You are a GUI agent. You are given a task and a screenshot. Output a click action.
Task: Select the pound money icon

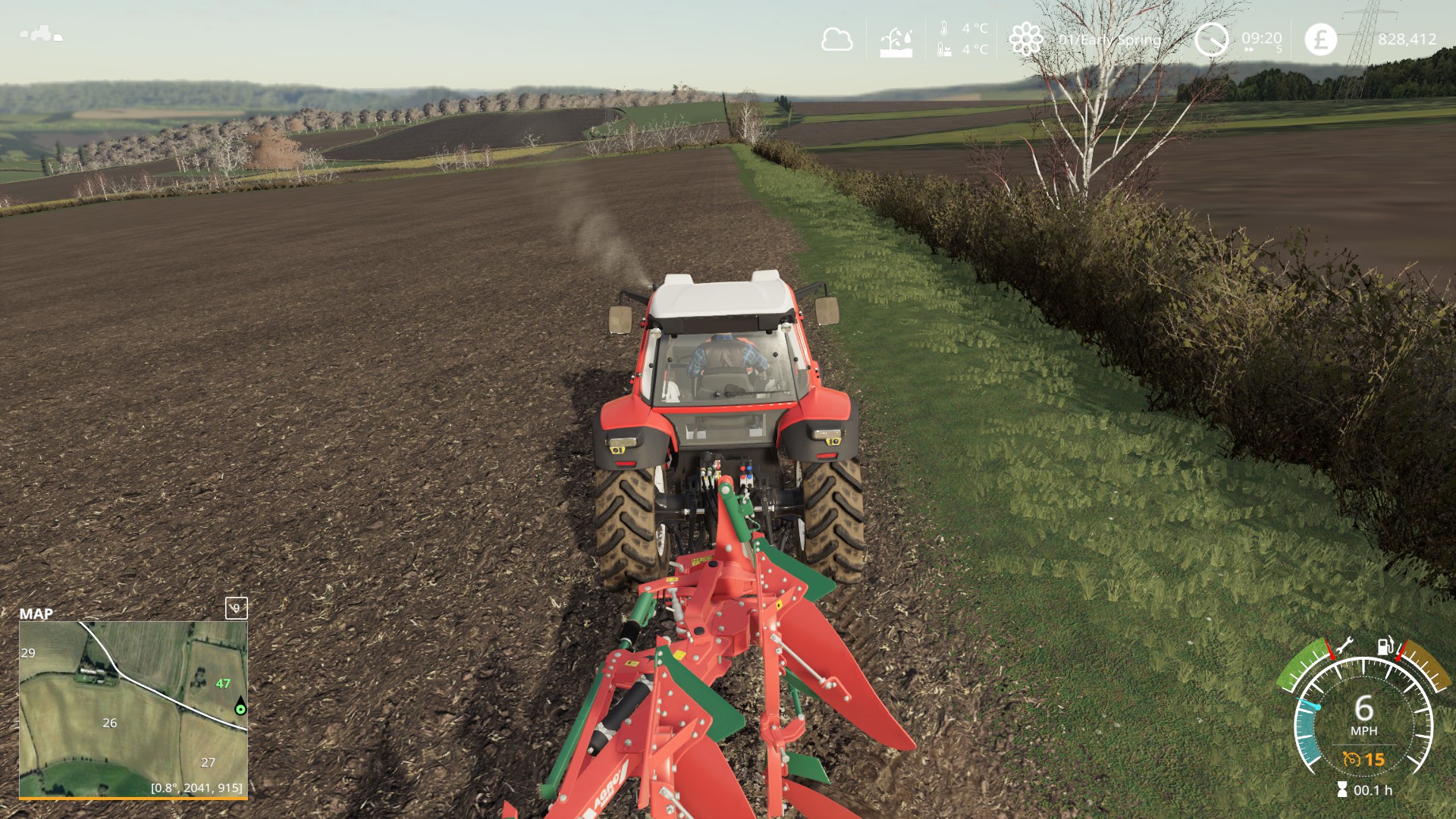coord(1320,39)
